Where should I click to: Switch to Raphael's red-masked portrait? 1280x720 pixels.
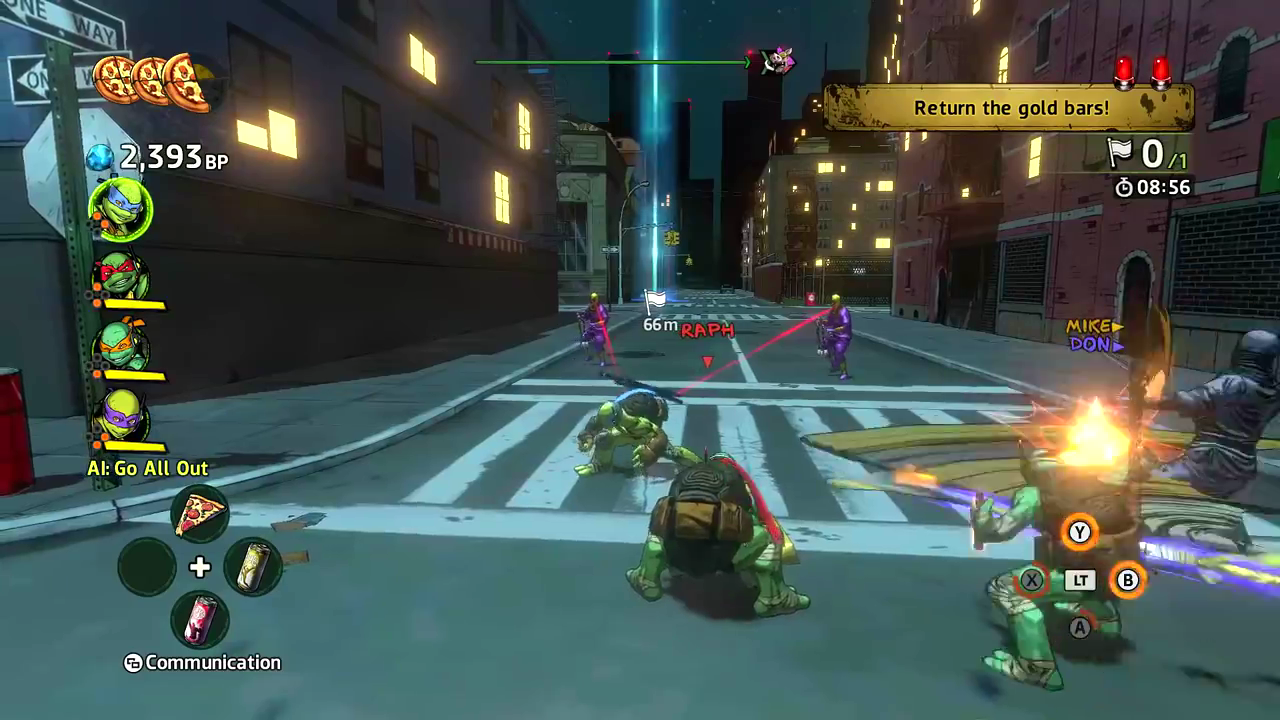pyautogui.click(x=121, y=277)
